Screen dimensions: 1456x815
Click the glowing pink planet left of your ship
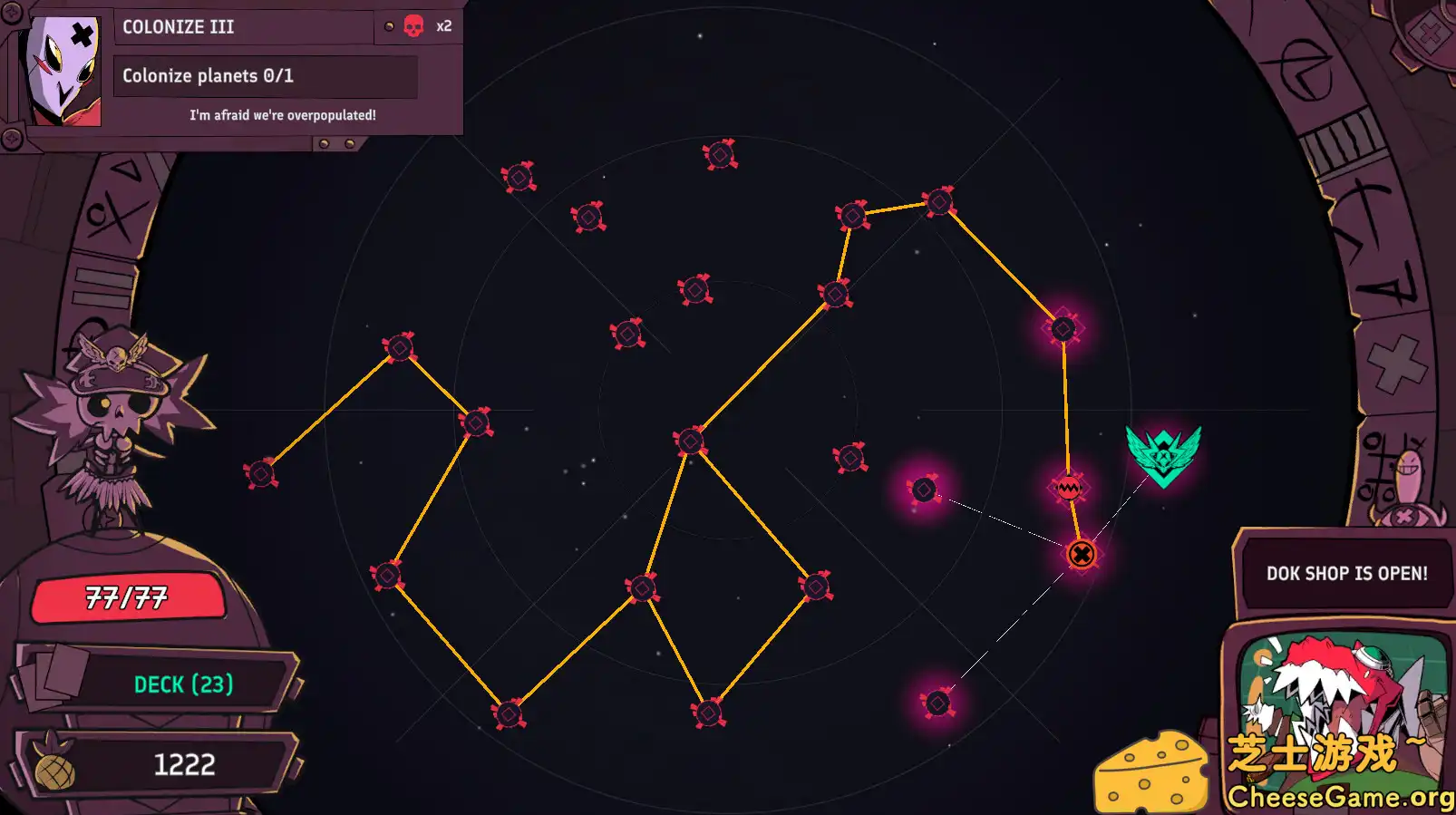[925, 488]
